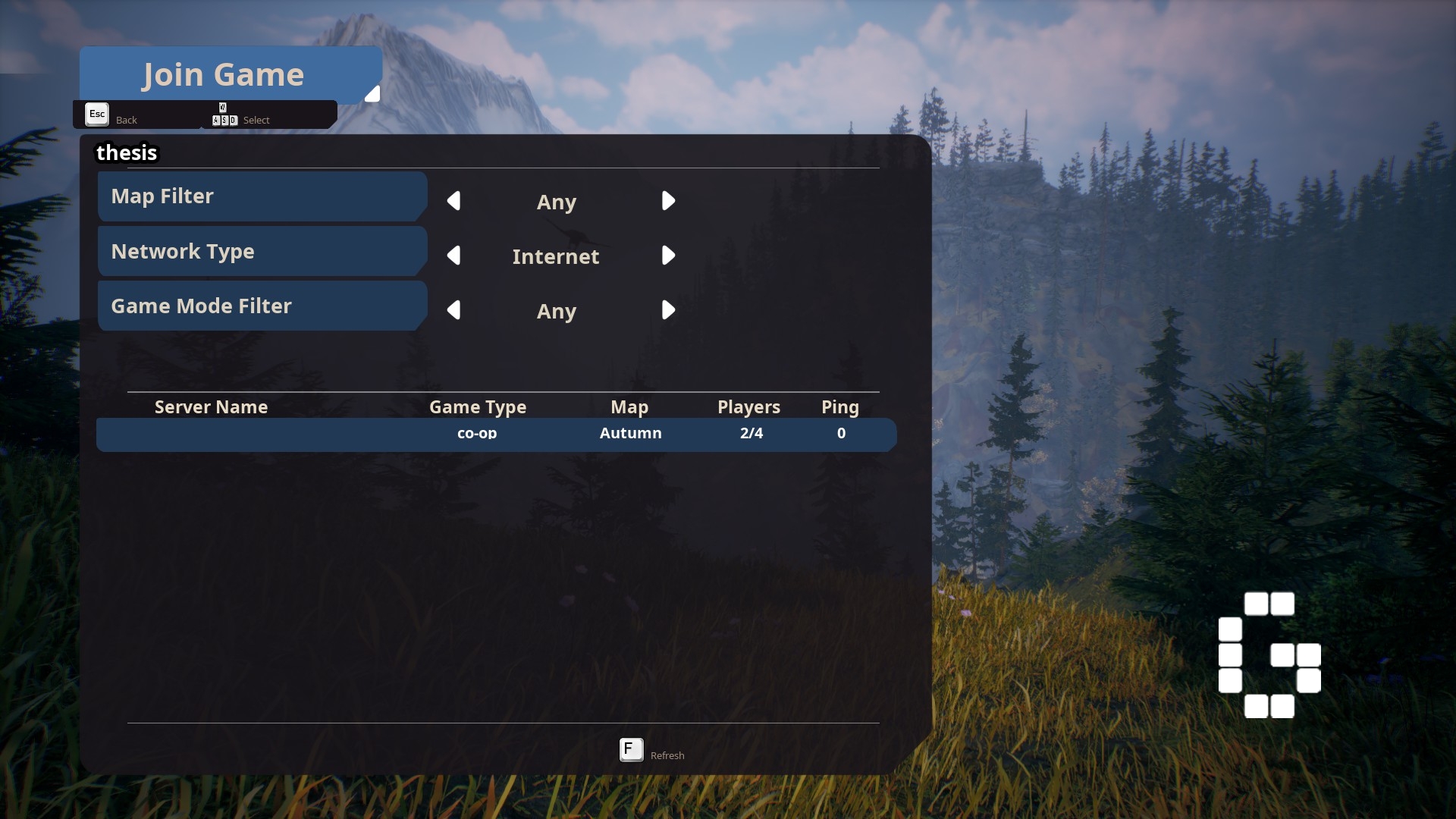Select the Network Type option
Screen dimensions: 1456x819
pos(261,251)
